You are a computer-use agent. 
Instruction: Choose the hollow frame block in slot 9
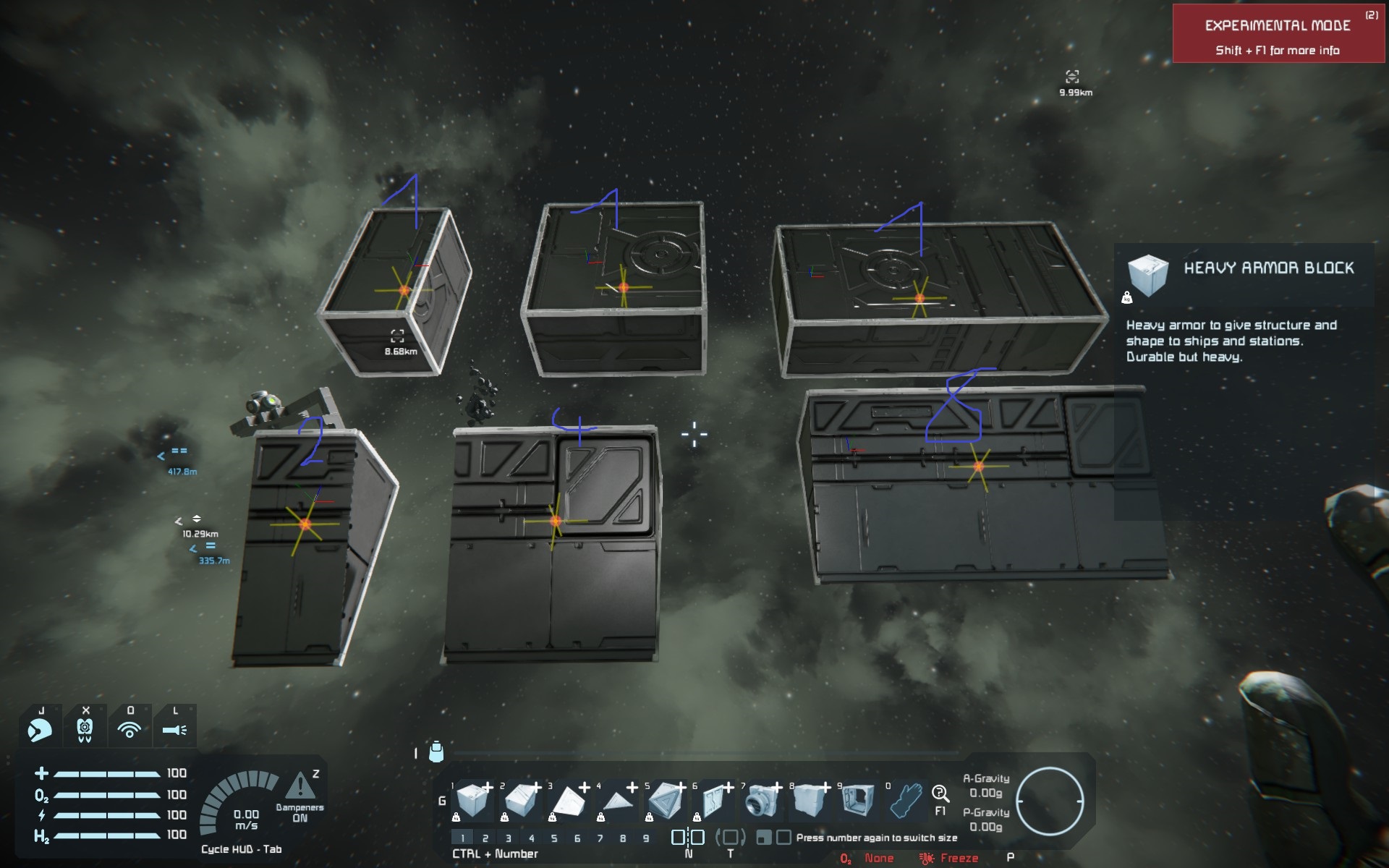(858, 801)
